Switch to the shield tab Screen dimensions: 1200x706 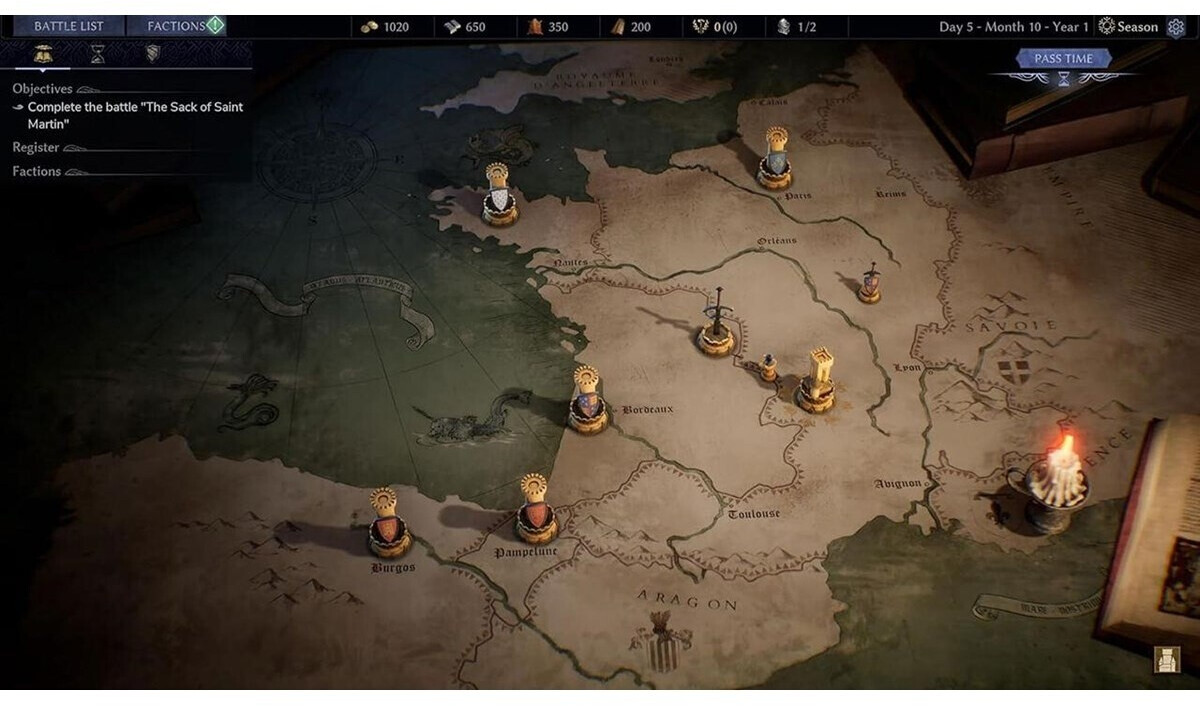pyautogui.click(x=152, y=55)
